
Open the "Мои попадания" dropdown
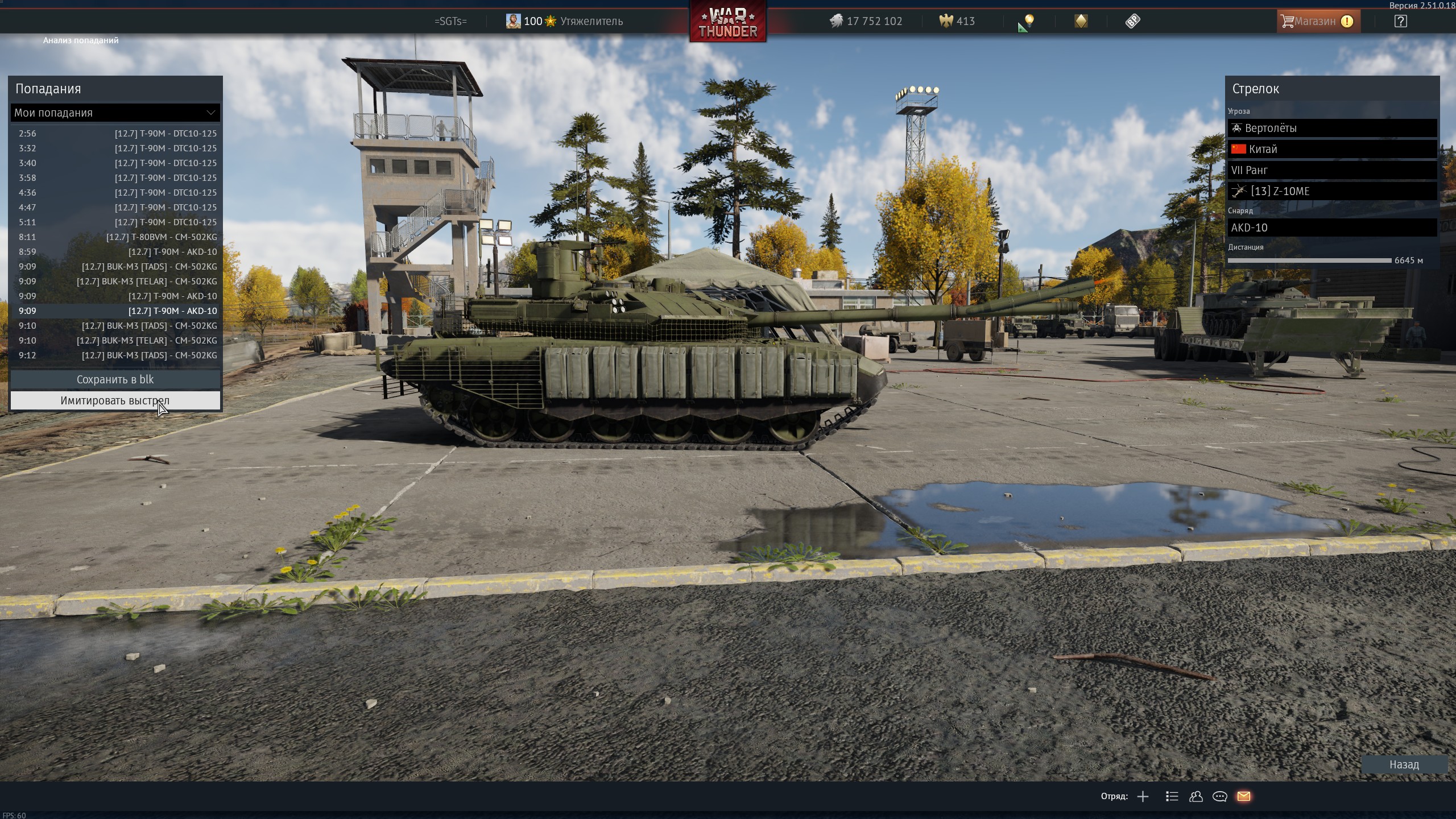115,113
